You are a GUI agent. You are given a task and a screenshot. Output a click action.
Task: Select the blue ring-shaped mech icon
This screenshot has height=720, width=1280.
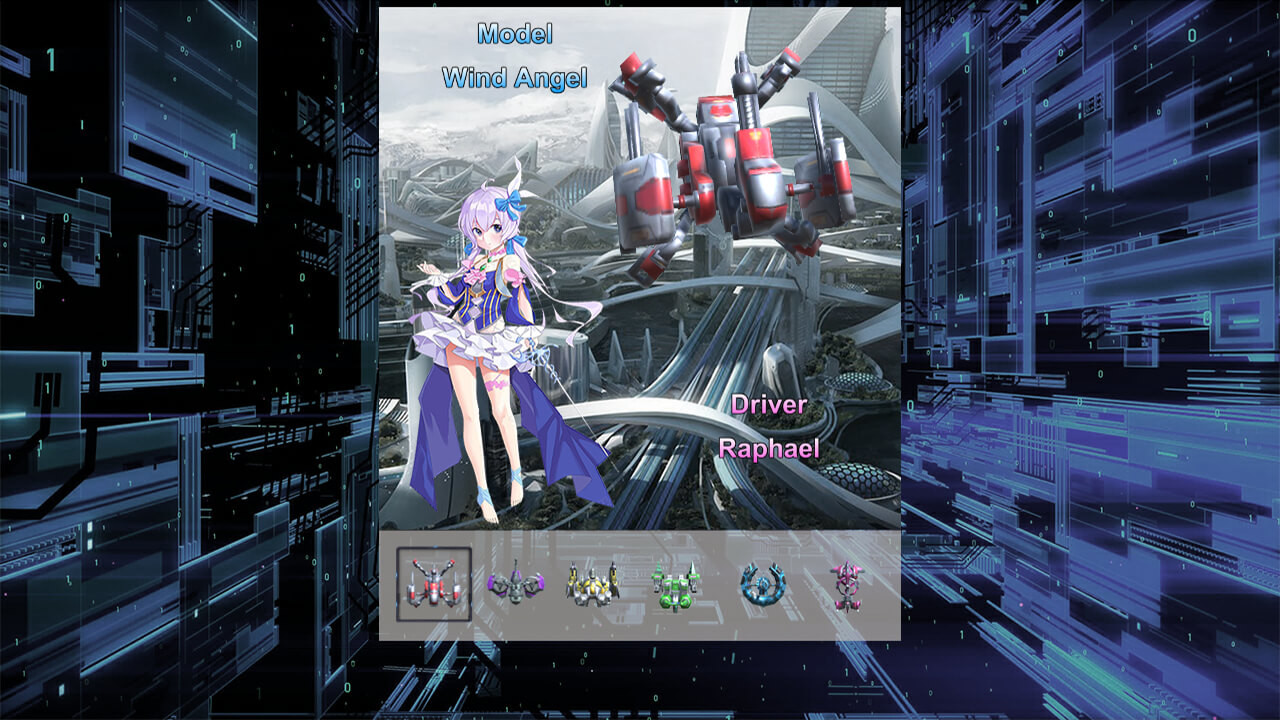point(762,585)
